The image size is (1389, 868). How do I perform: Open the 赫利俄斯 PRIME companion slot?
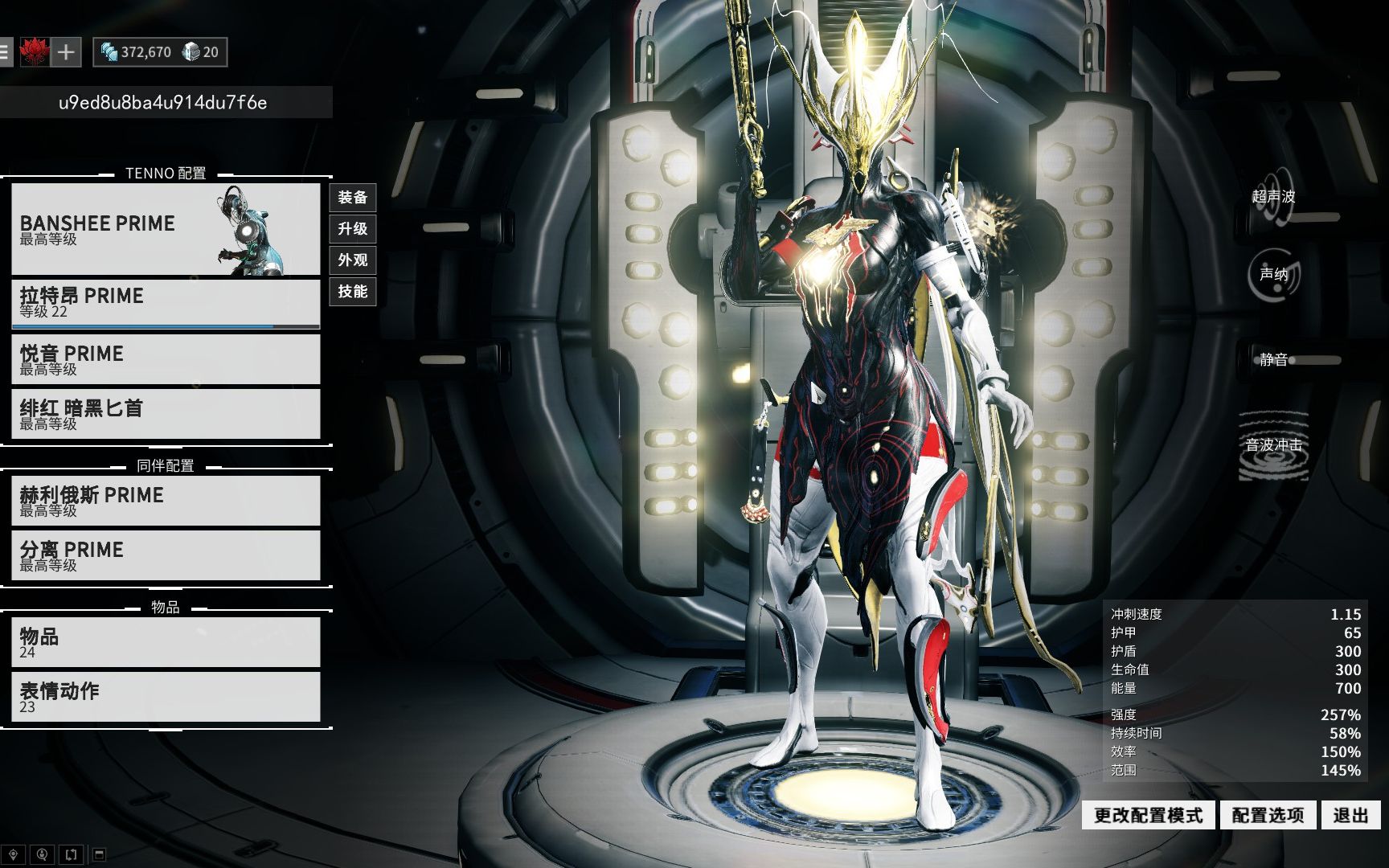pos(166,501)
